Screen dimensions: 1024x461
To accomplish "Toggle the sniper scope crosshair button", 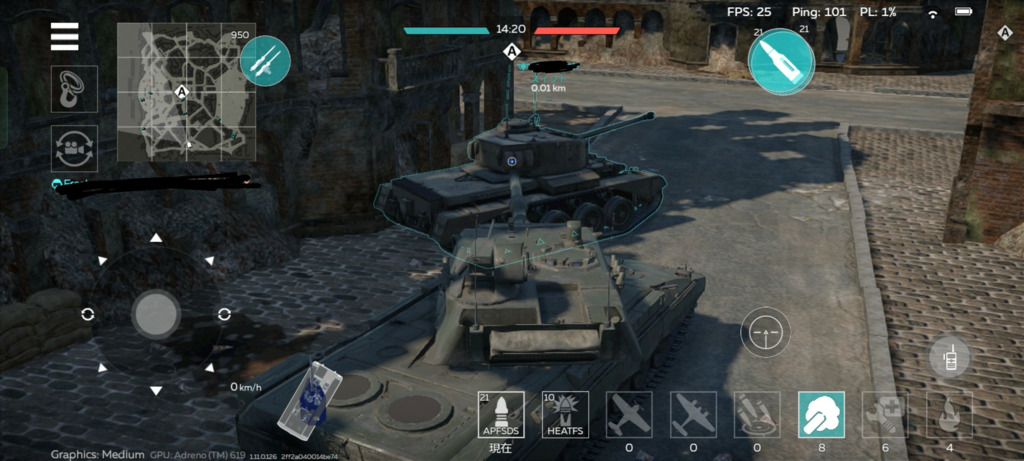I will pos(766,333).
